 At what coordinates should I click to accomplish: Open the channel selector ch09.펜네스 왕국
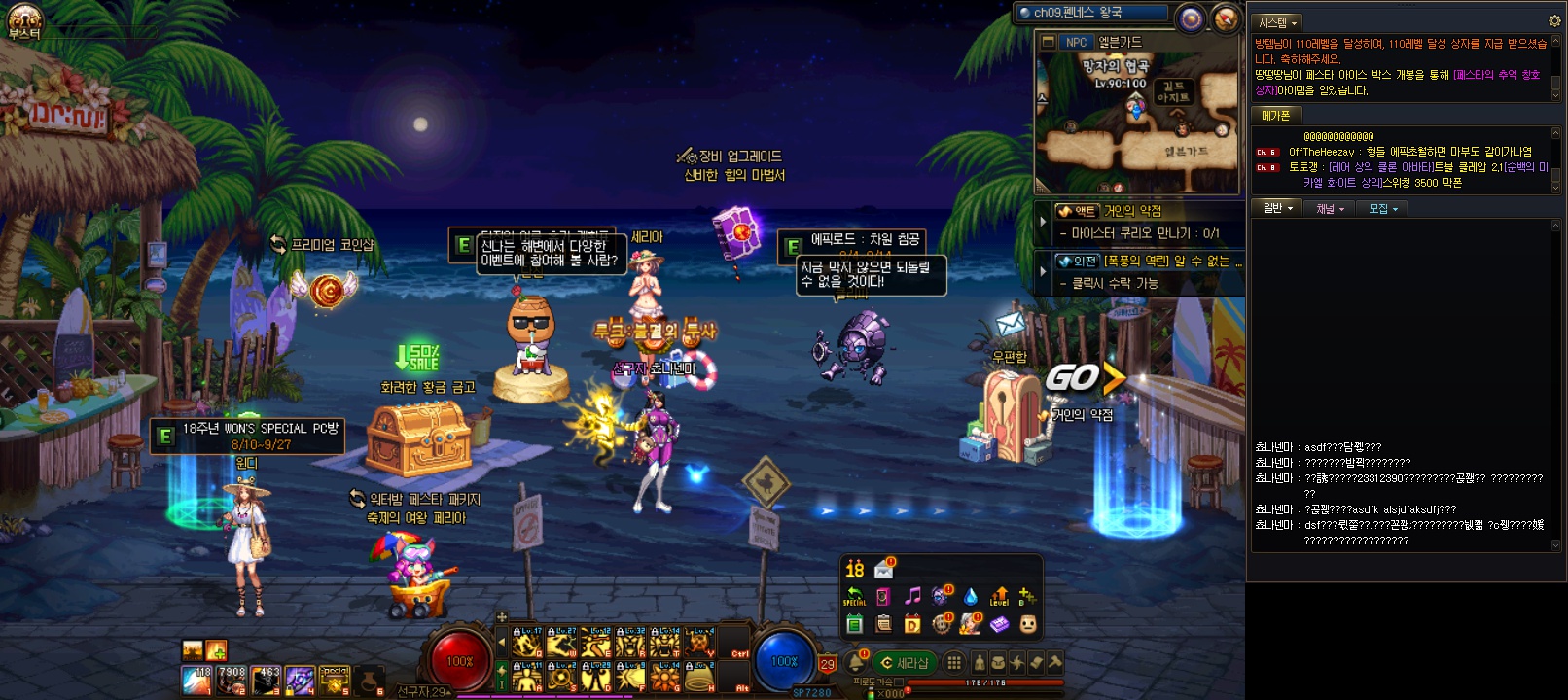[1091, 13]
